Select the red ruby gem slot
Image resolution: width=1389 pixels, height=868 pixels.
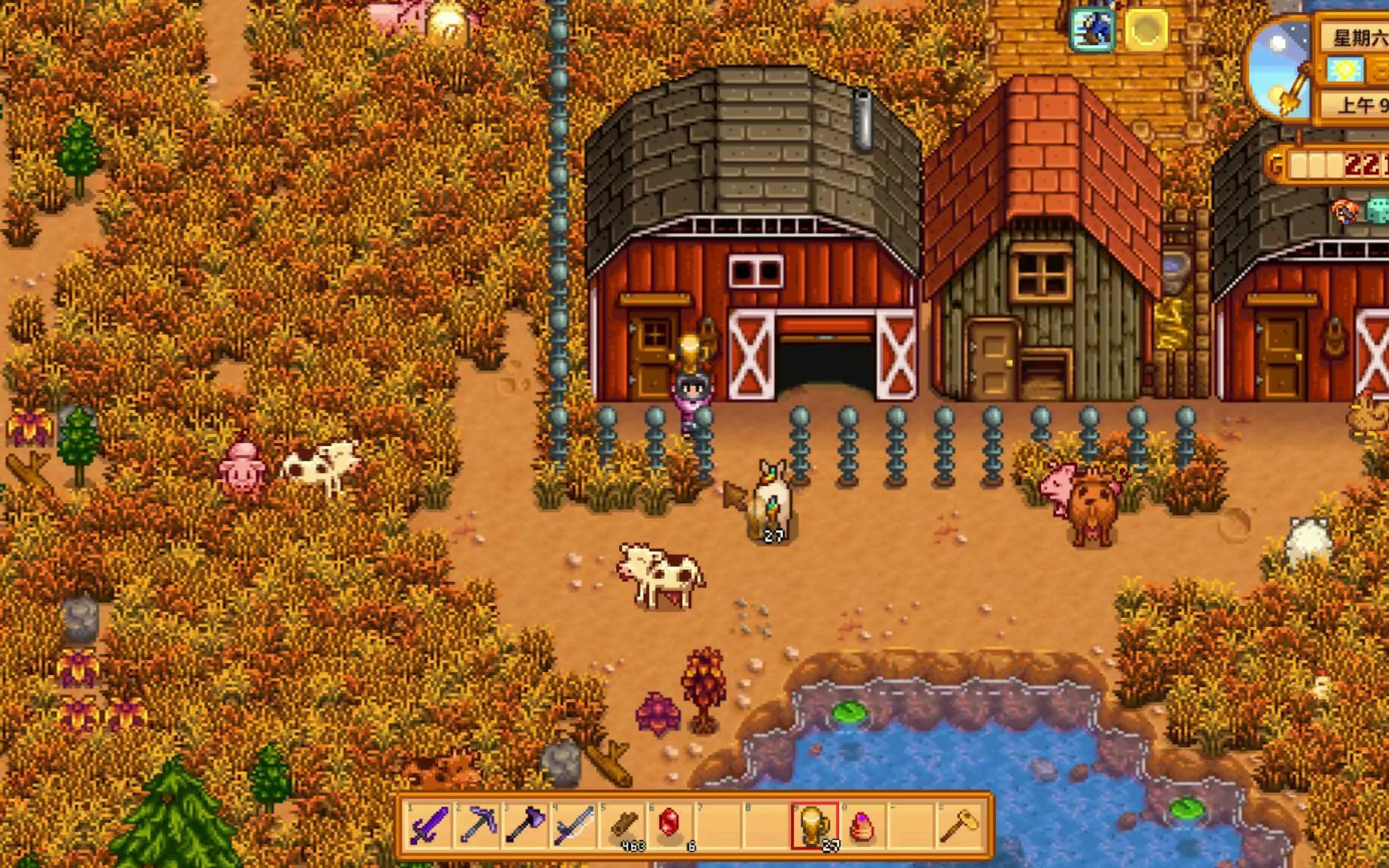pyautogui.click(x=670, y=825)
